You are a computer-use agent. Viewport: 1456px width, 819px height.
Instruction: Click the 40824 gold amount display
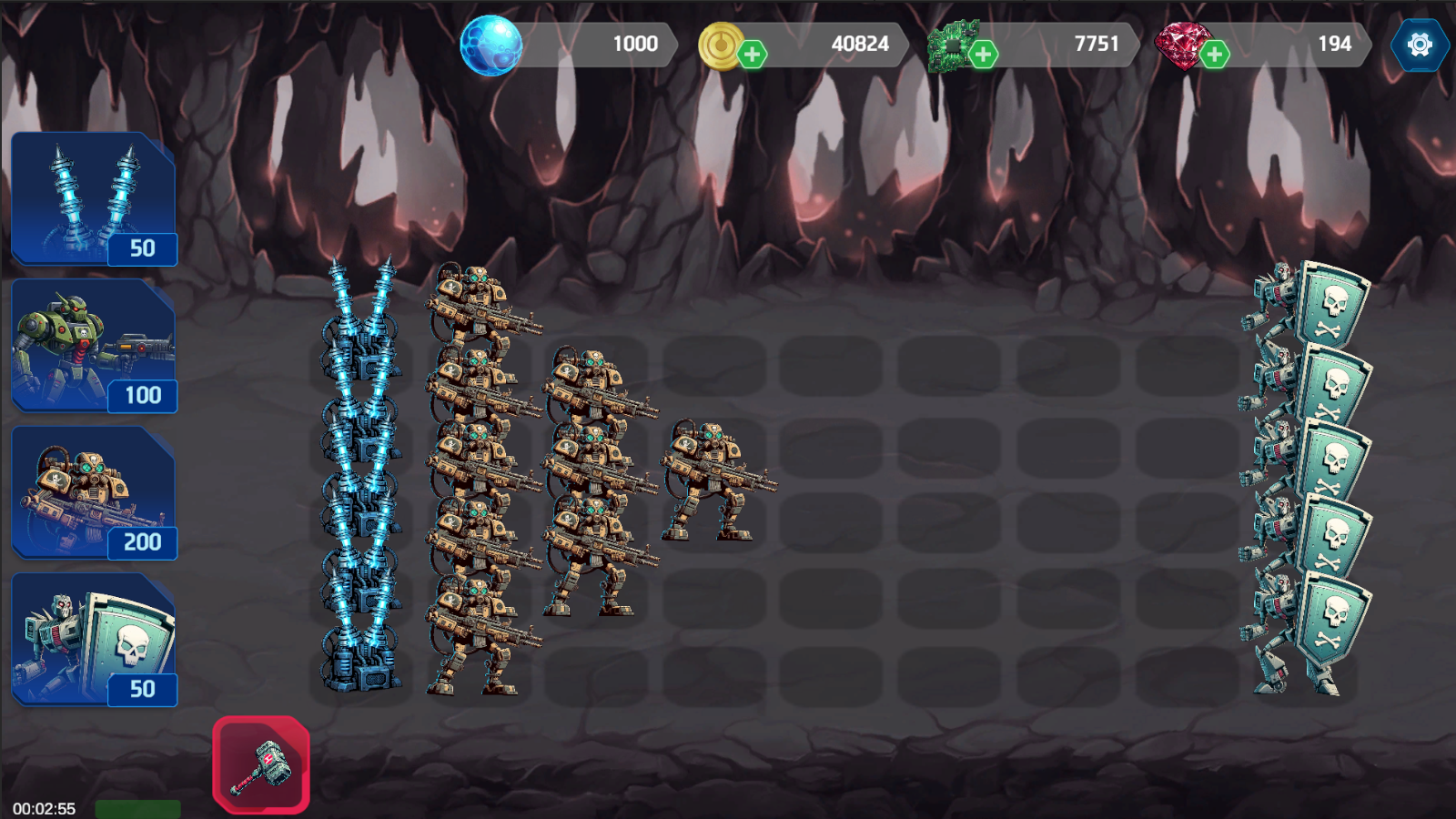coord(859,43)
